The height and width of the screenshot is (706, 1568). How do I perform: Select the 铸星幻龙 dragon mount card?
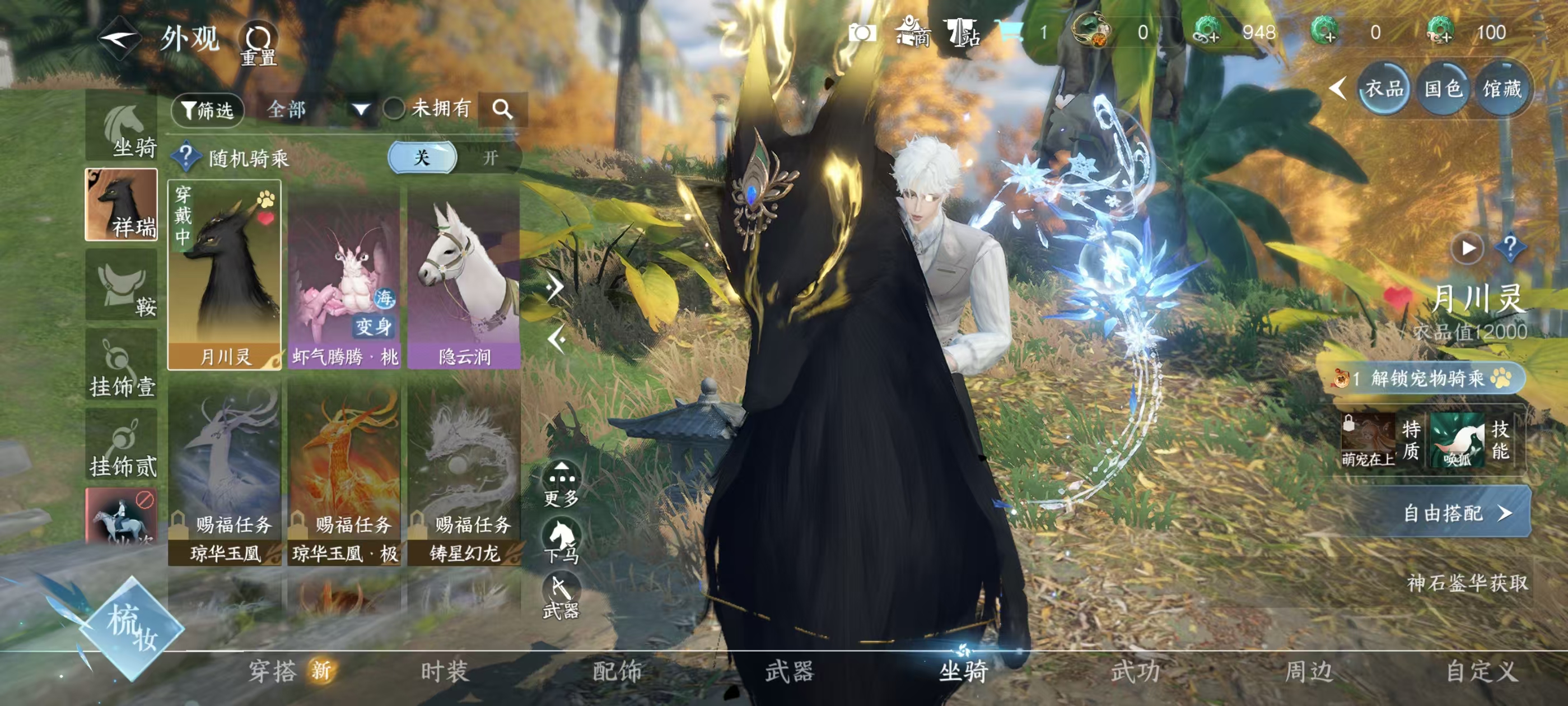click(x=464, y=475)
